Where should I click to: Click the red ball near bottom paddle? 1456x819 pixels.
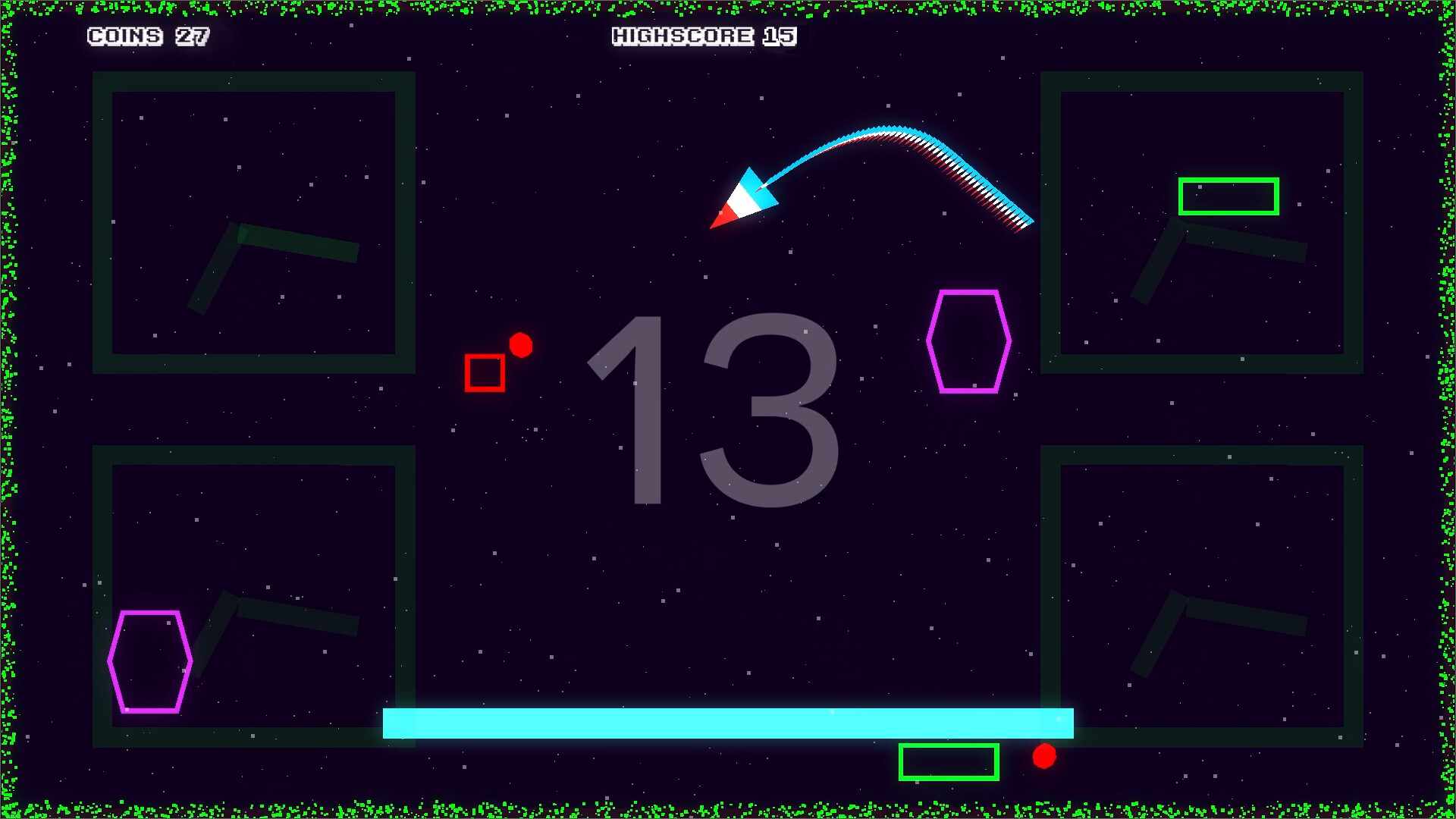tap(1045, 756)
